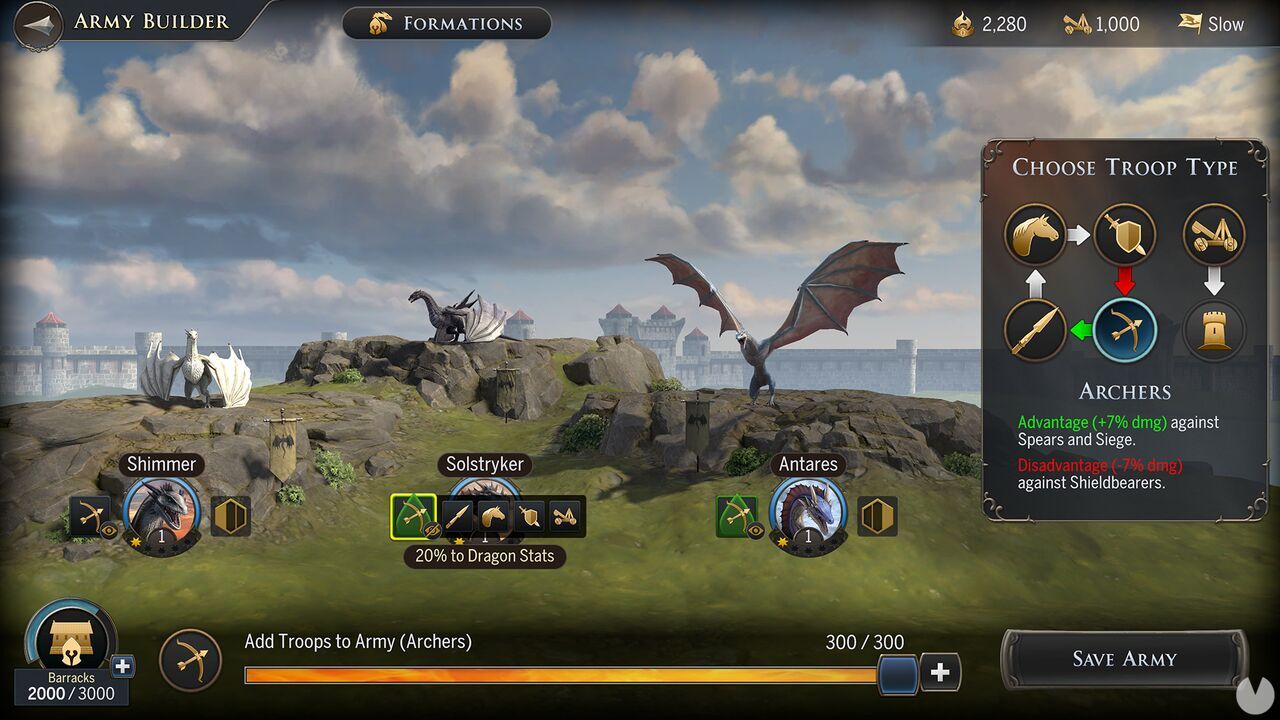This screenshot has width=1280, height=720.
Task: Assign the siege troop type to Solstryker
Action: 563,515
